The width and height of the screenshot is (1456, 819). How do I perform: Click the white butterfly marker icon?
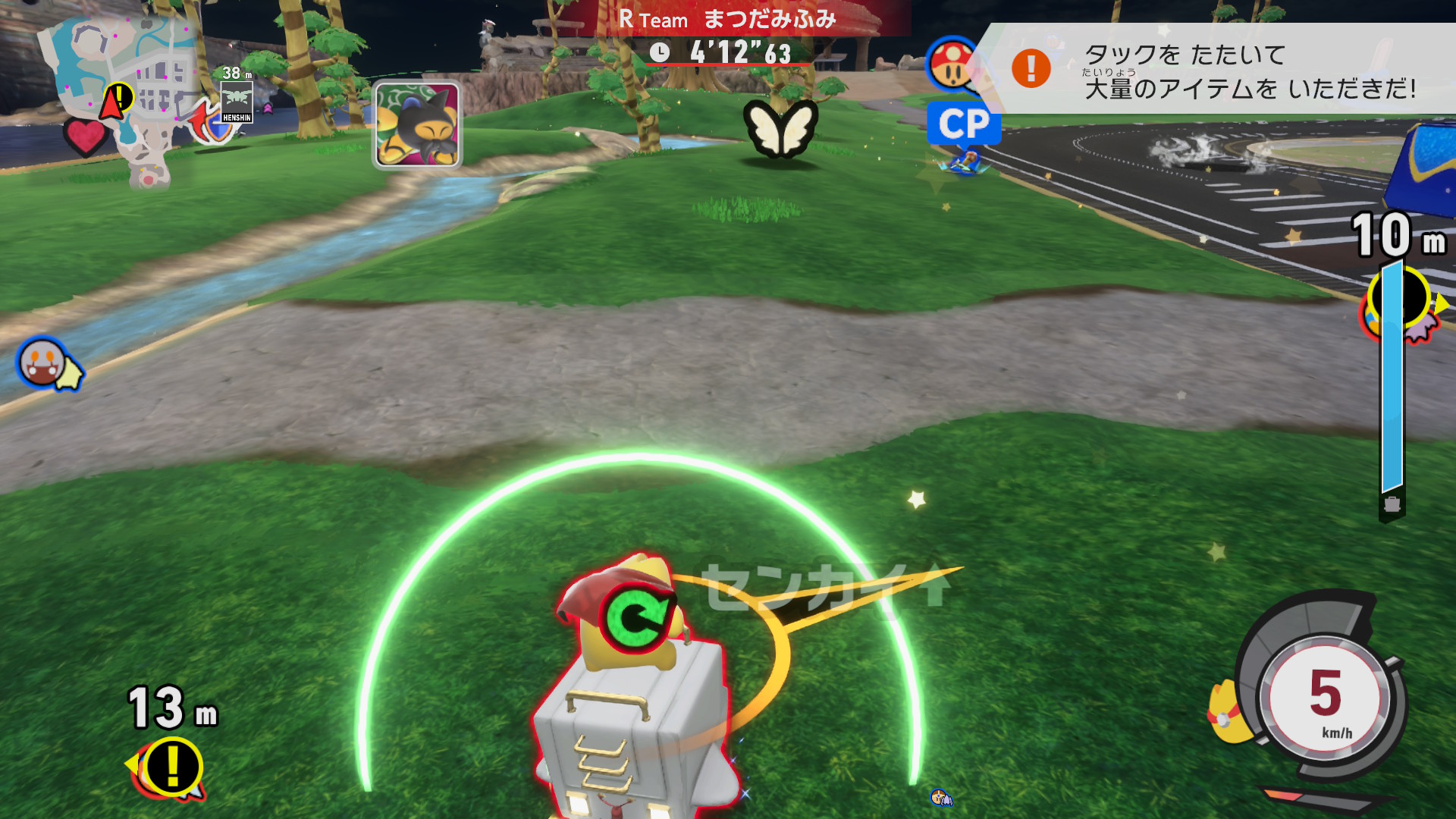(780, 127)
